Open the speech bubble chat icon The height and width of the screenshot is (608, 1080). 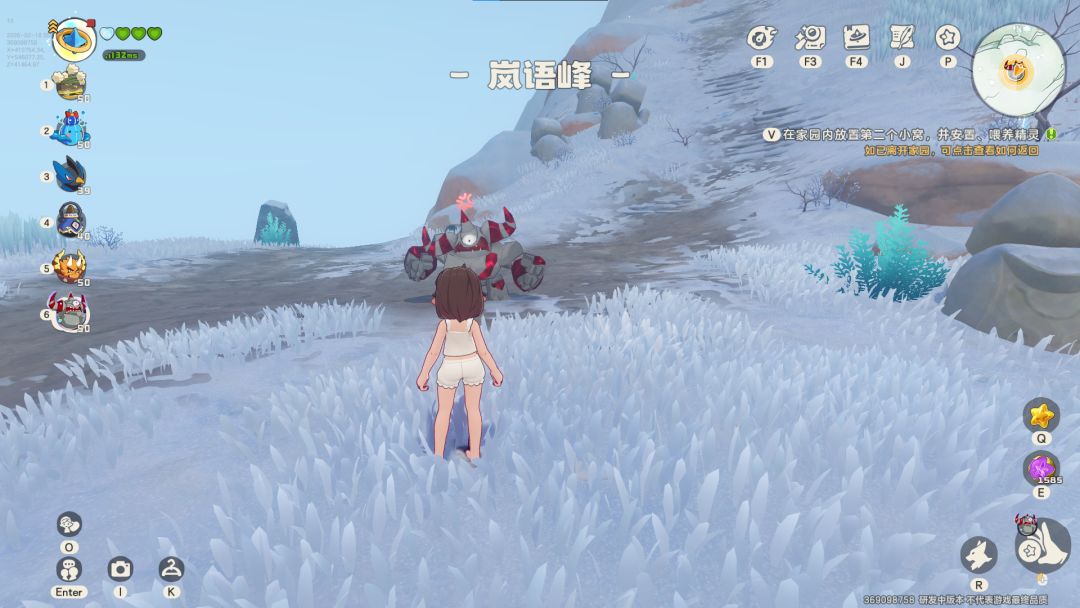tap(69, 523)
